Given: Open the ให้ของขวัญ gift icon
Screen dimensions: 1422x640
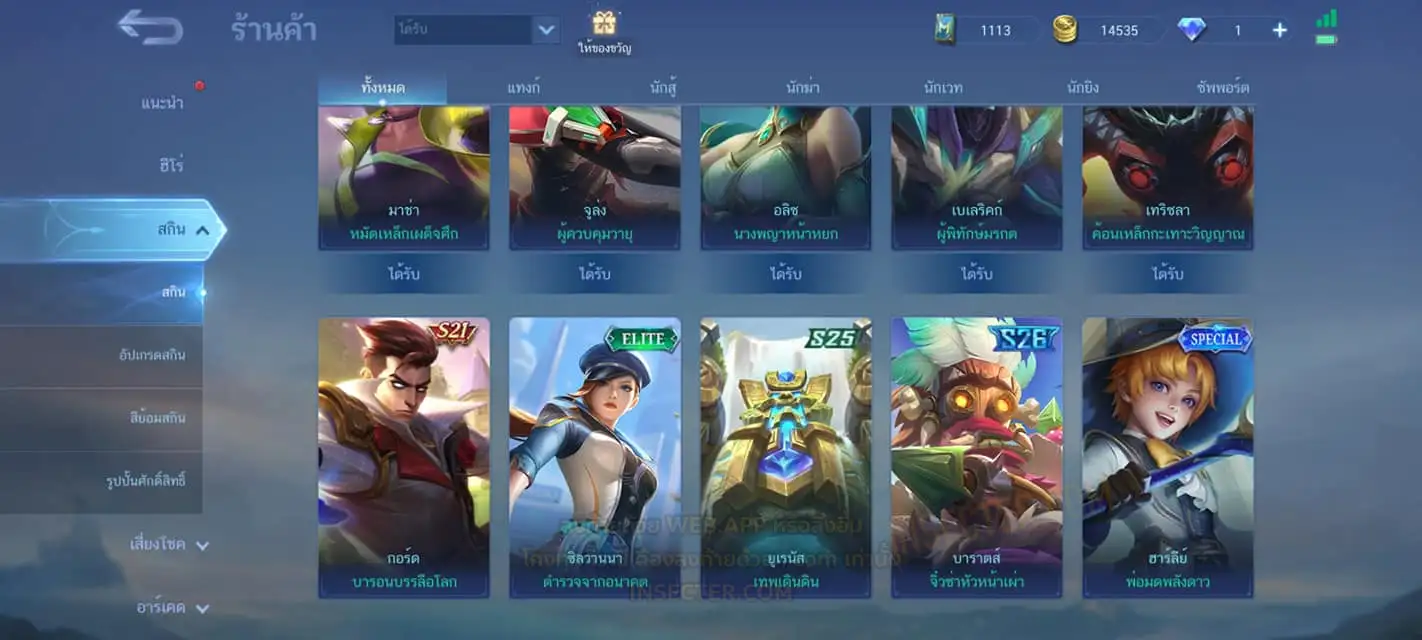Looking at the screenshot, I should tap(604, 30).
